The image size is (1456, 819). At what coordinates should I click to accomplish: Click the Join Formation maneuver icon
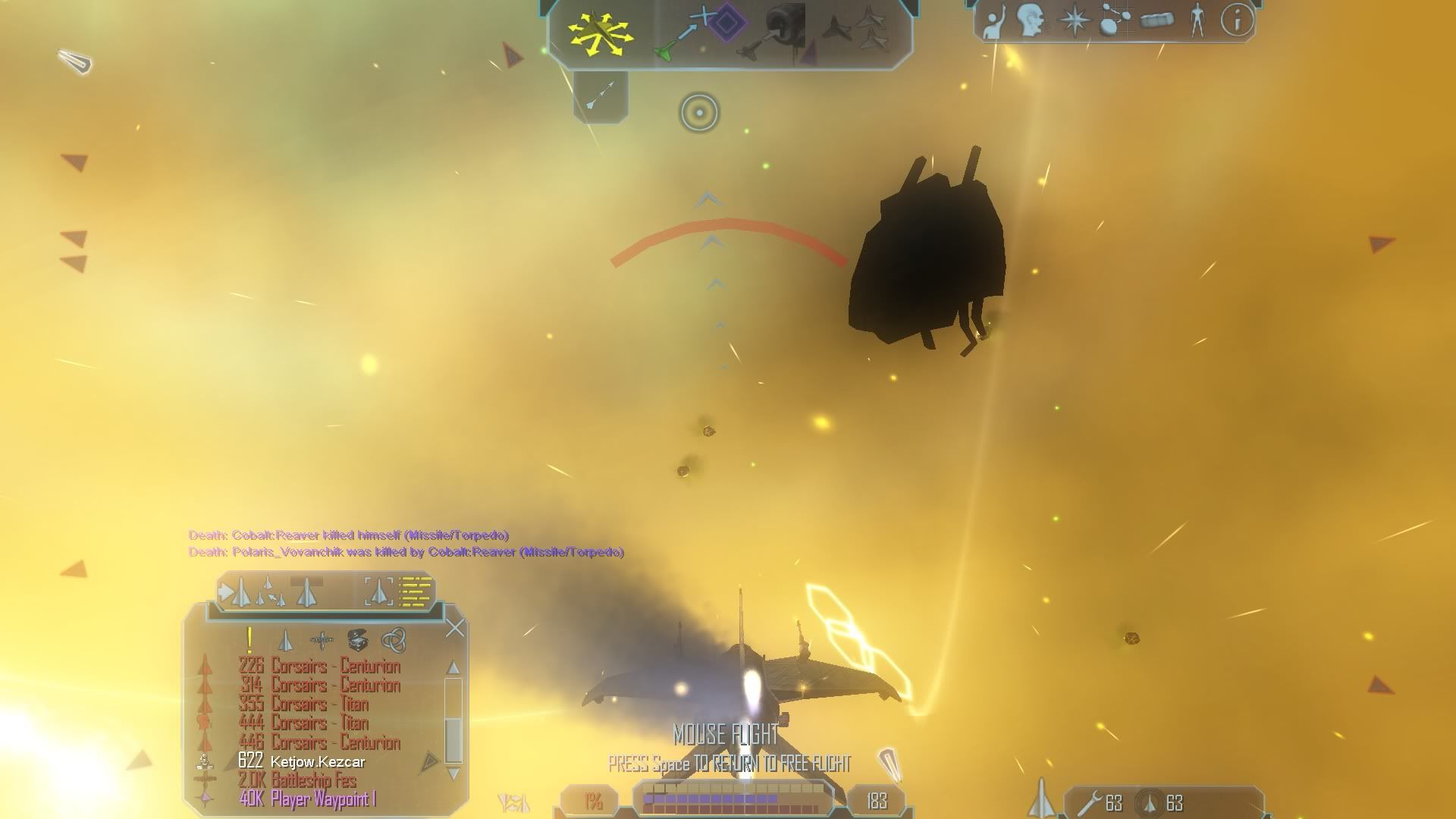[857, 30]
